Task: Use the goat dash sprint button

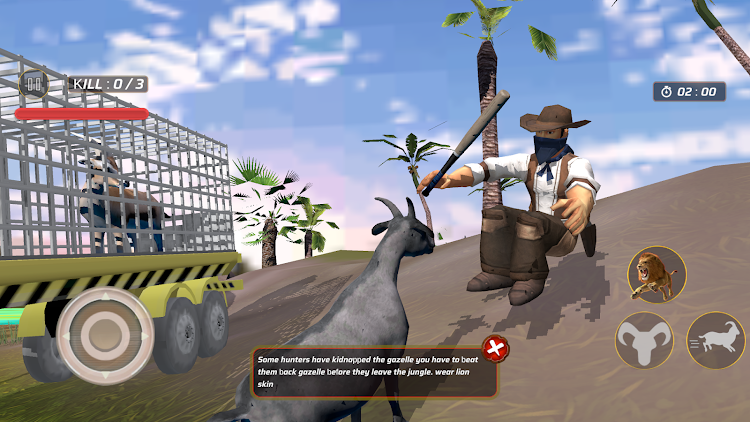Action: [x=716, y=340]
